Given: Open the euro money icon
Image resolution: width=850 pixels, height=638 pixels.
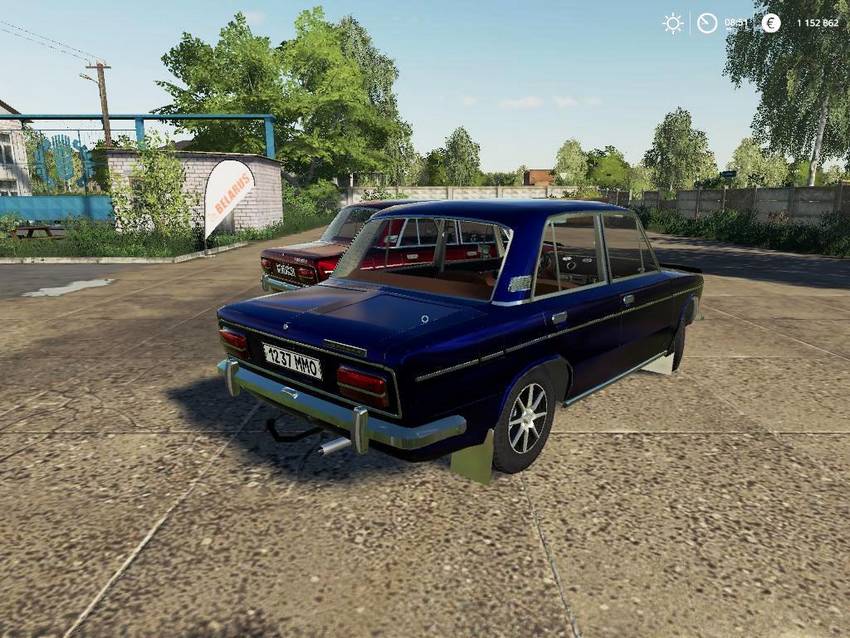Looking at the screenshot, I should click(770, 22).
